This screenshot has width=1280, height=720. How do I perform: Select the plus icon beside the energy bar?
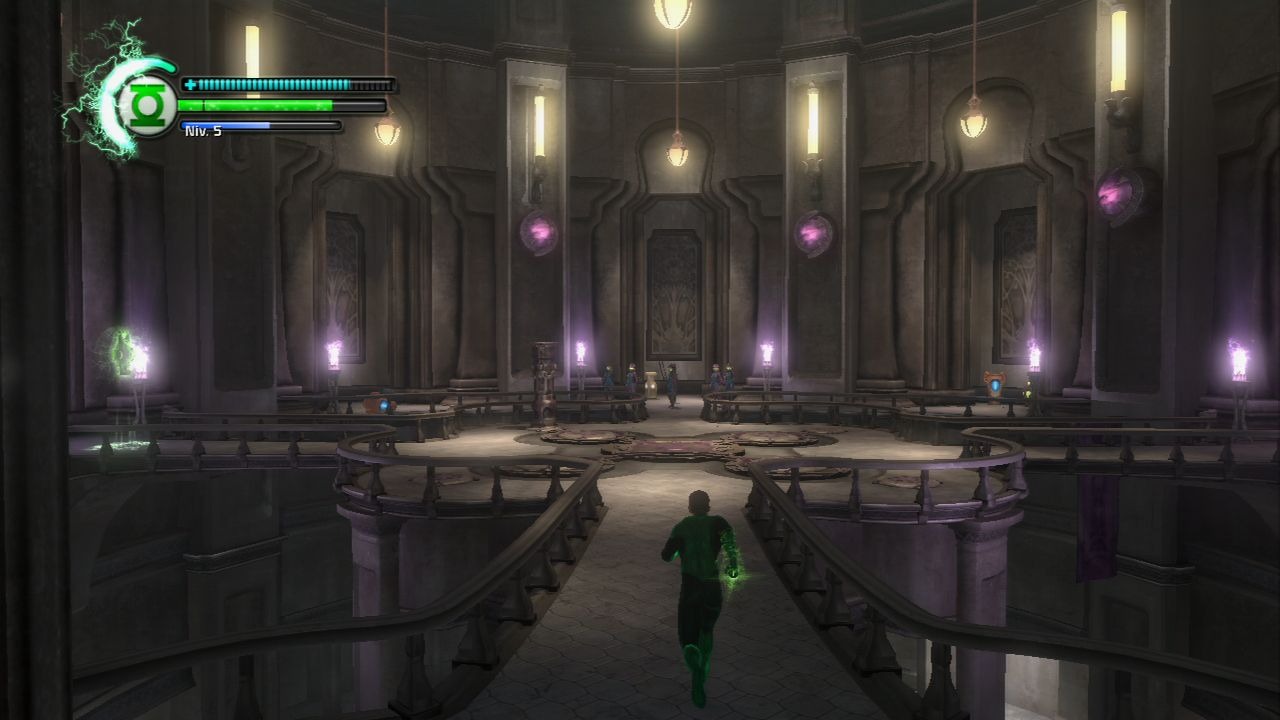point(188,84)
